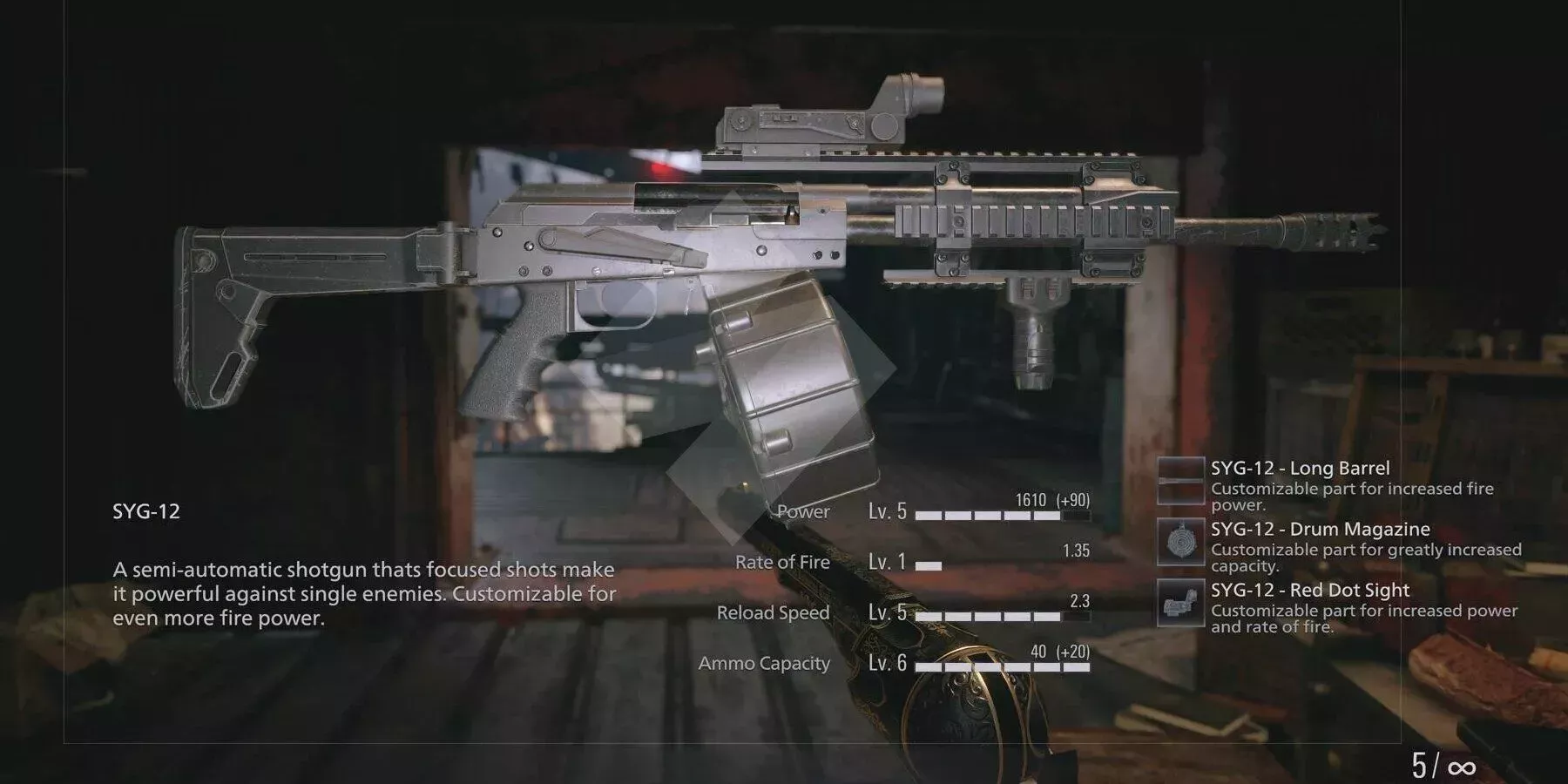Choose the SYG-12 Drum Magazine entry
Screen dimensions: 1568x784
click(x=1319, y=530)
